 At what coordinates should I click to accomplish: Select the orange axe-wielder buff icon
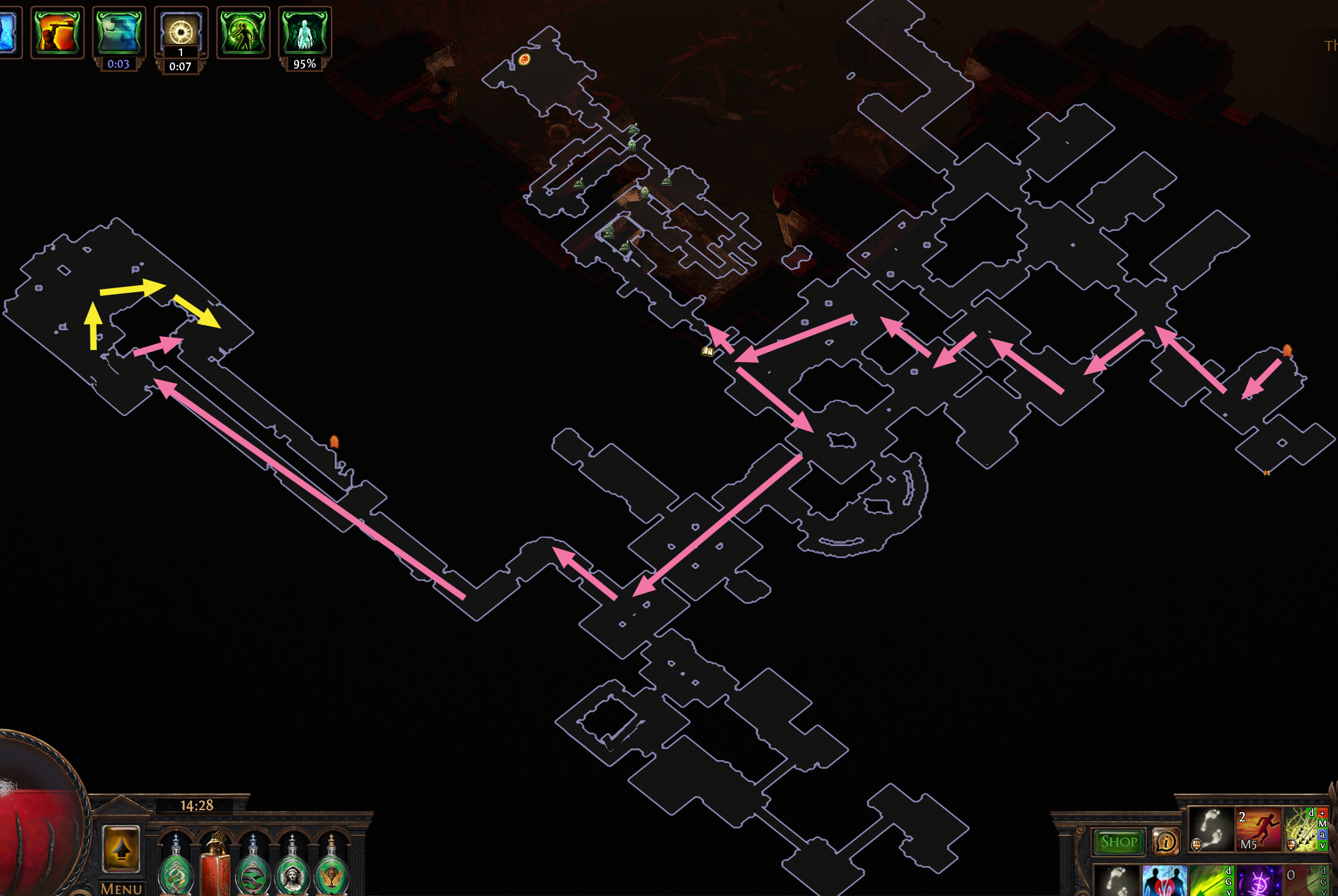[57, 32]
